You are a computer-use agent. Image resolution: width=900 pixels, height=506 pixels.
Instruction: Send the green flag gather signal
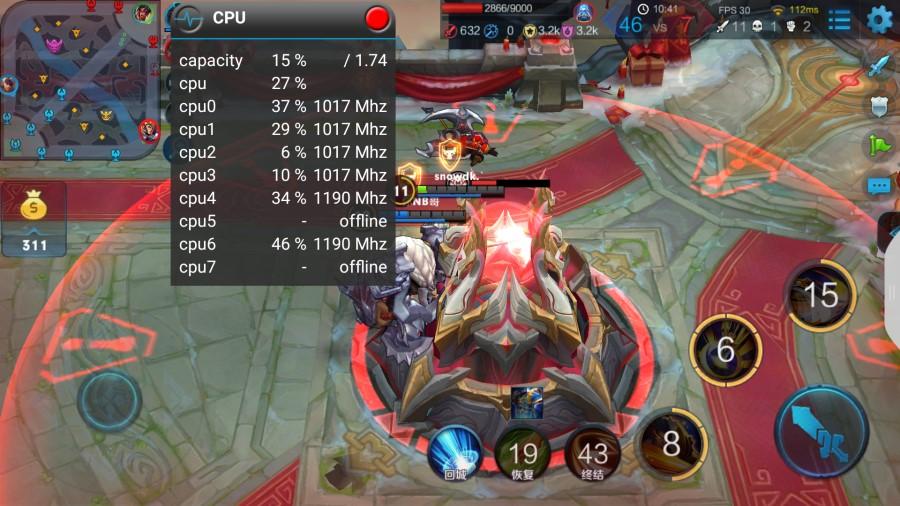pos(878,145)
